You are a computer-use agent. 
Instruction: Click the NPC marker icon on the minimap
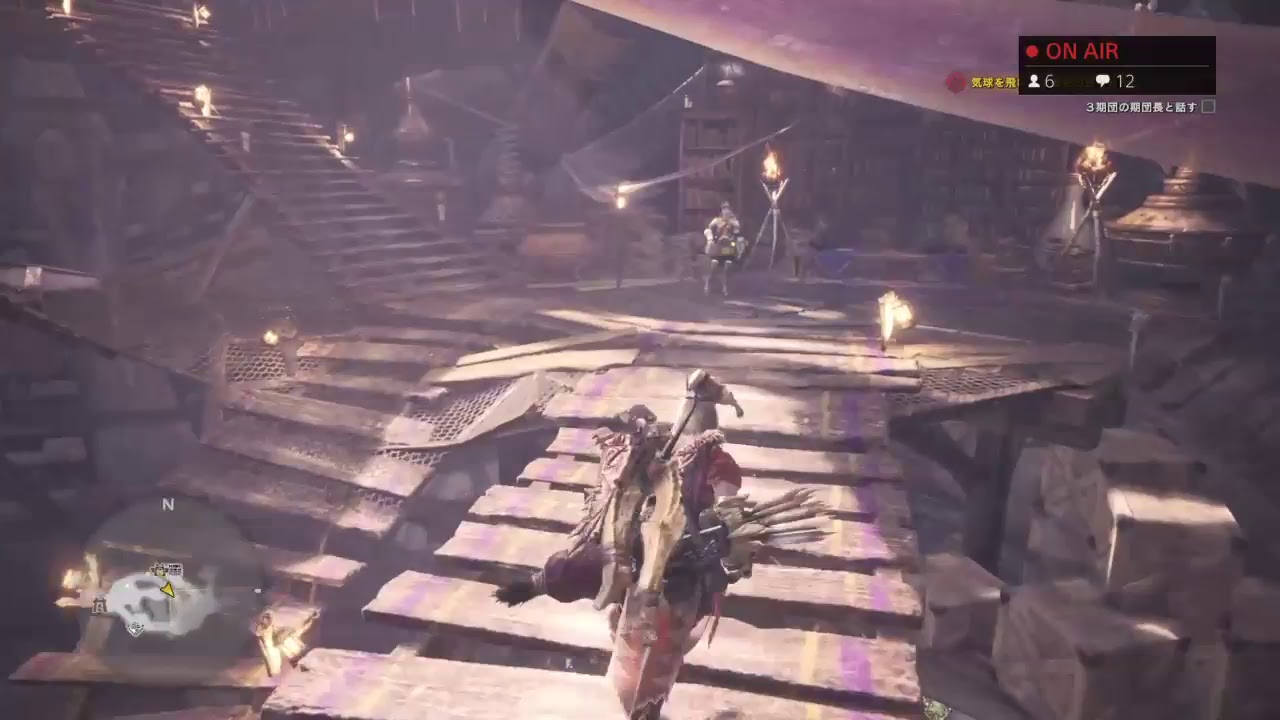[159, 571]
